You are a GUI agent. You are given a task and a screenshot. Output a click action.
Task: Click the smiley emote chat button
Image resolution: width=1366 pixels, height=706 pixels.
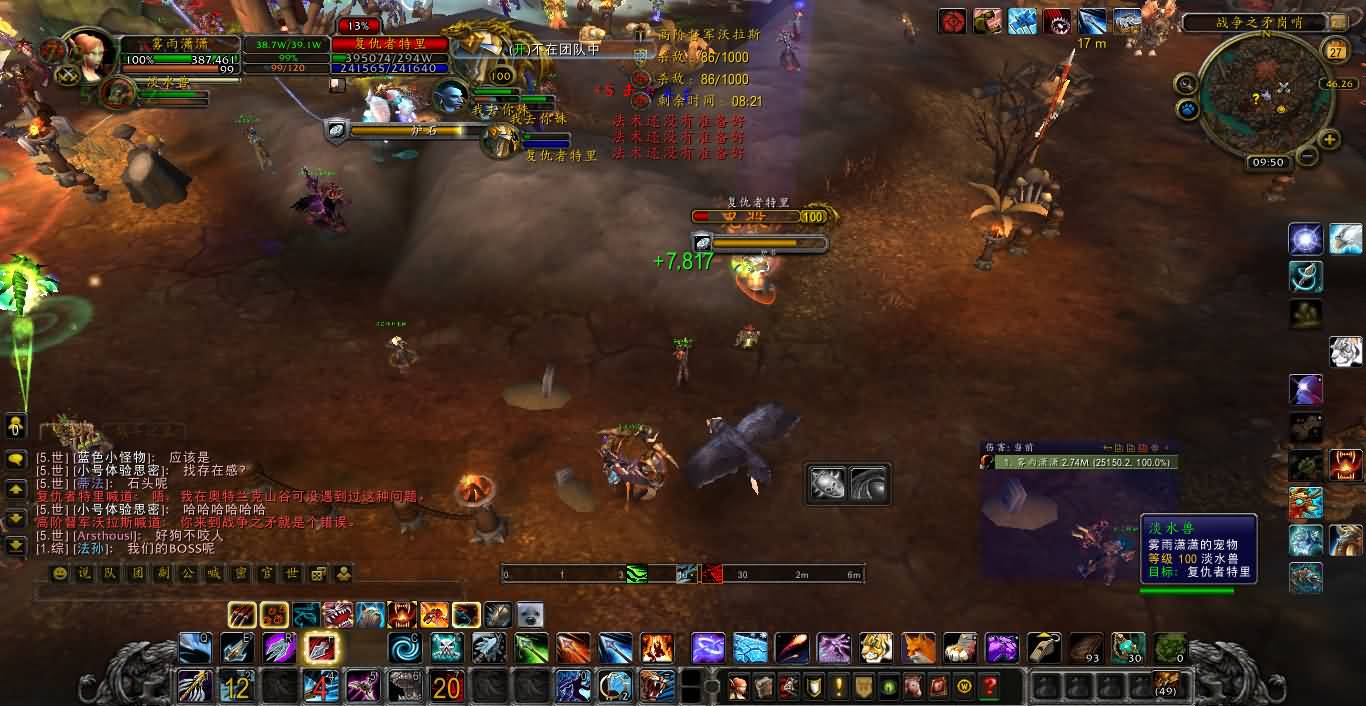point(60,574)
